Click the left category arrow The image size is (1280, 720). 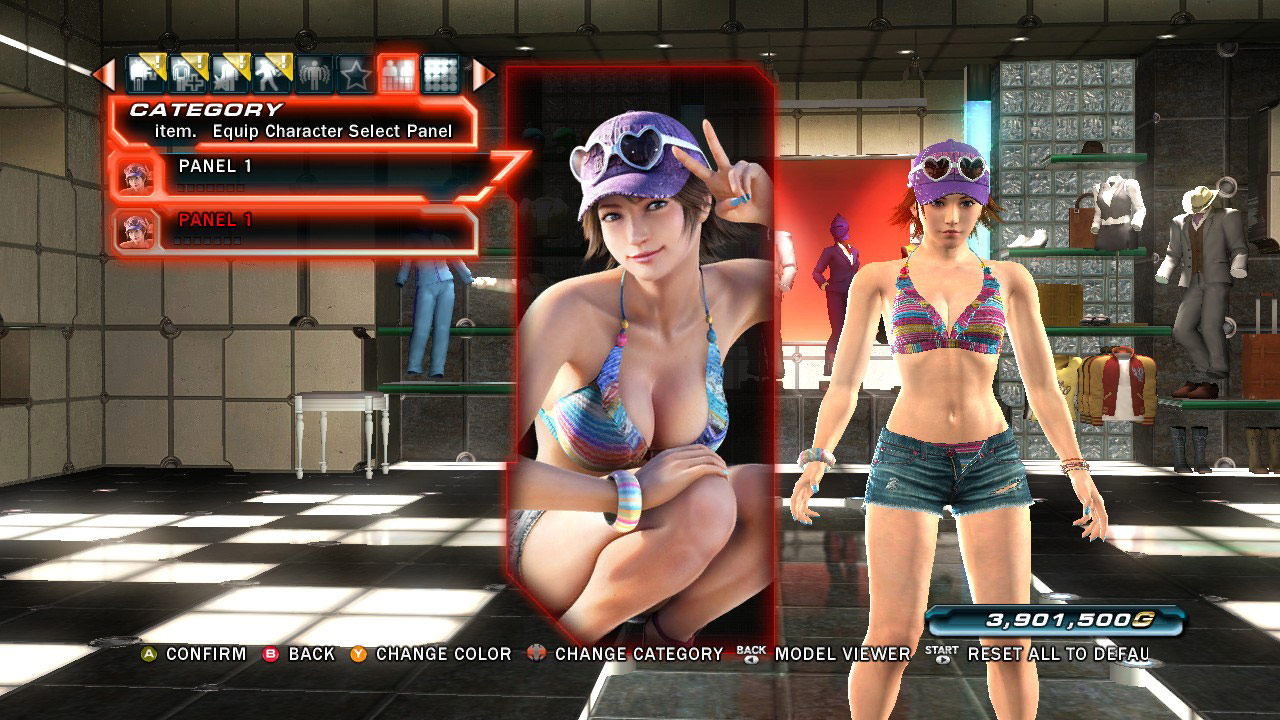click(104, 75)
